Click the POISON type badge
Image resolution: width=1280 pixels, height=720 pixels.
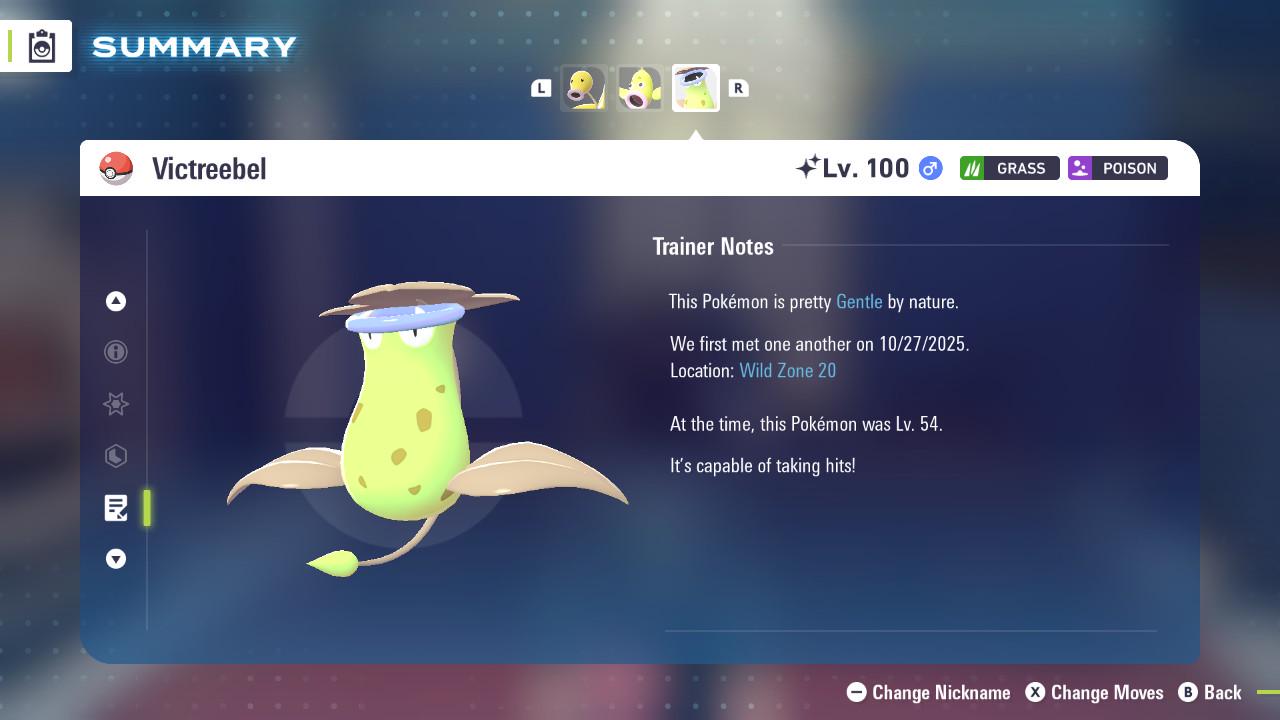[1117, 168]
